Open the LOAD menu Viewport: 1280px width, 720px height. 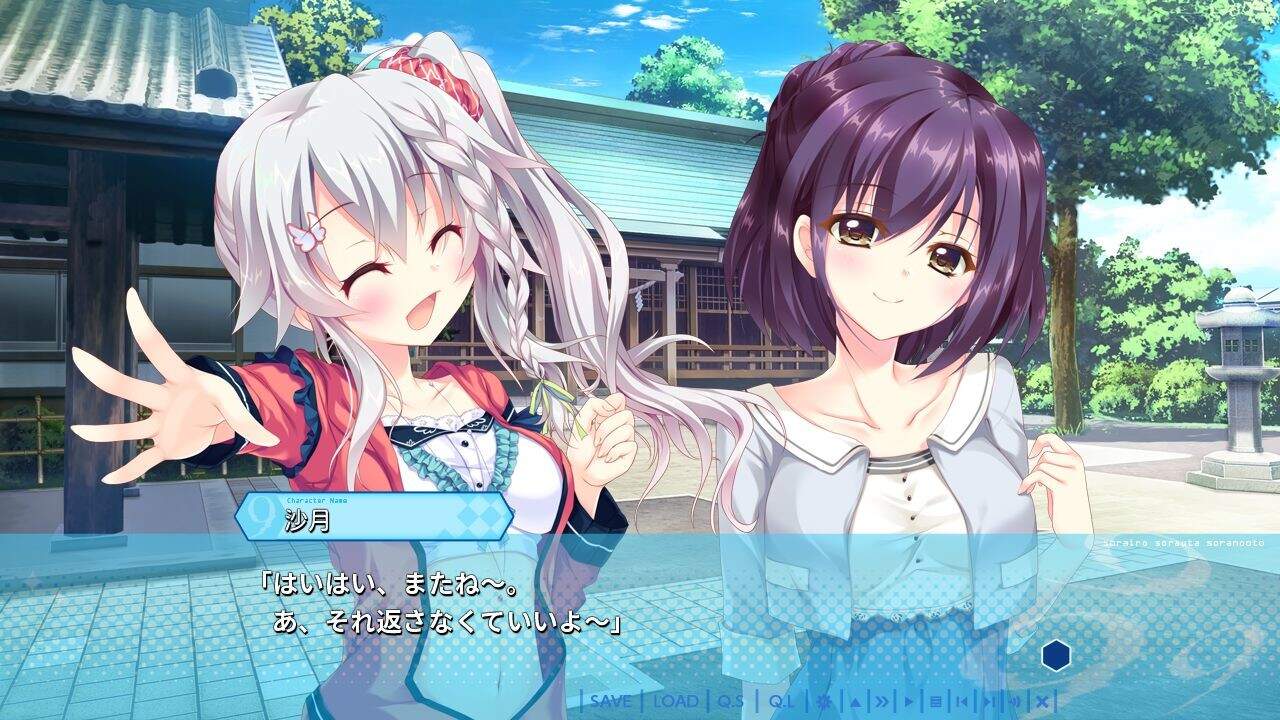click(x=675, y=701)
